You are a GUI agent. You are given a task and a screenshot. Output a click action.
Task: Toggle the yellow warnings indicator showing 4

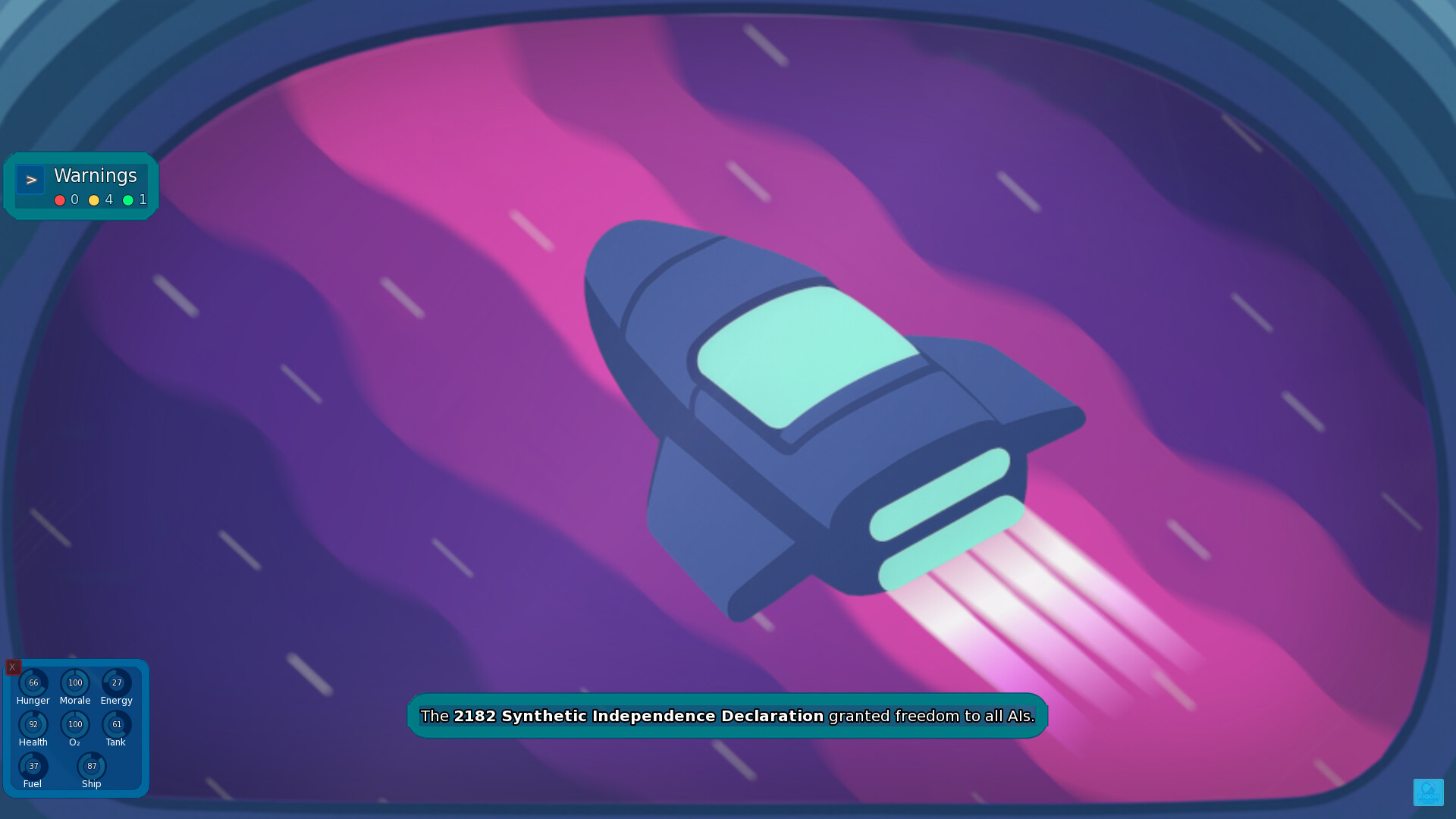93,200
